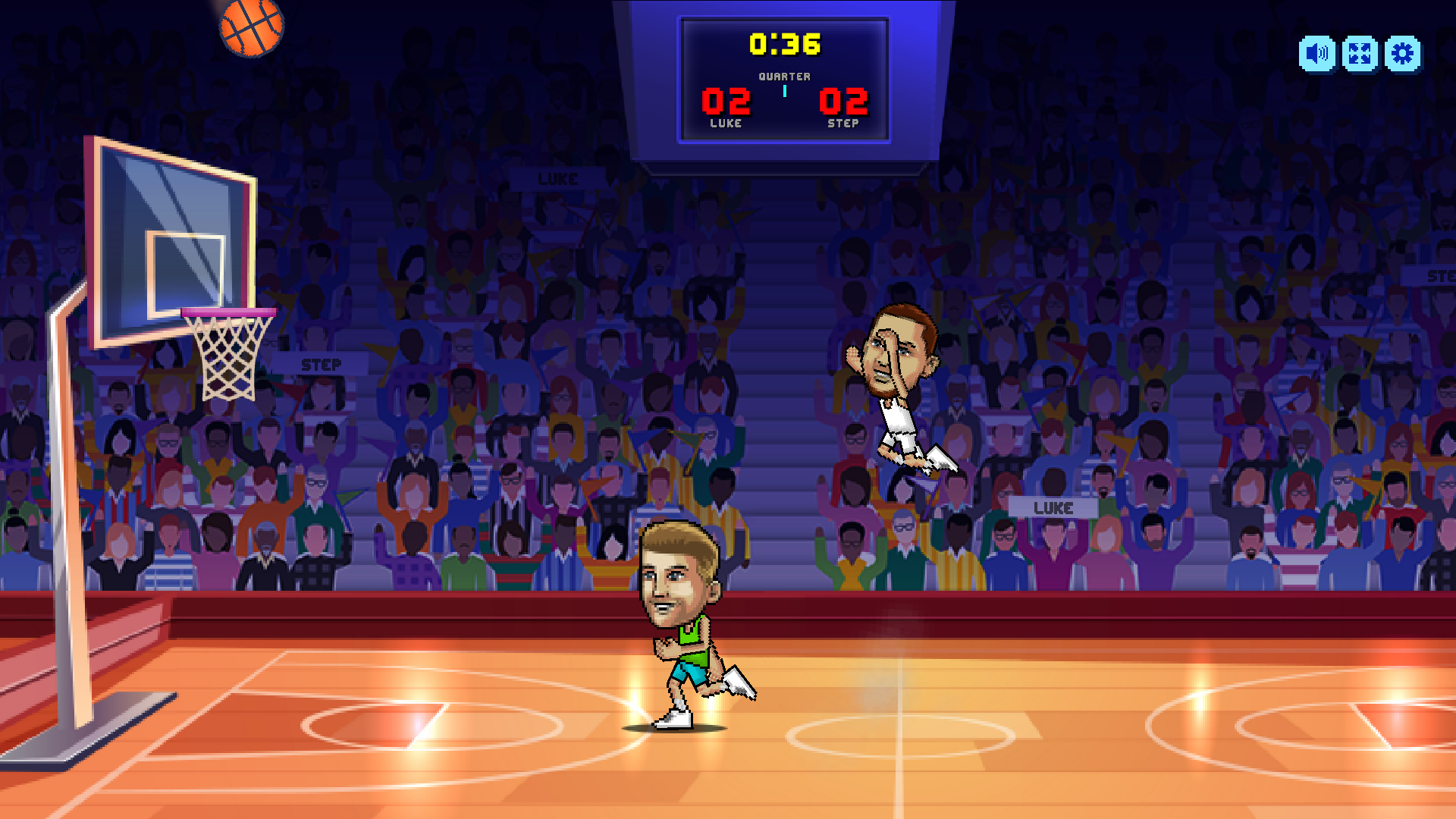The width and height of the screenshot is (1456, 819).
Task: Click the STEP banner near the hoop
Action: tap(322, 364)
